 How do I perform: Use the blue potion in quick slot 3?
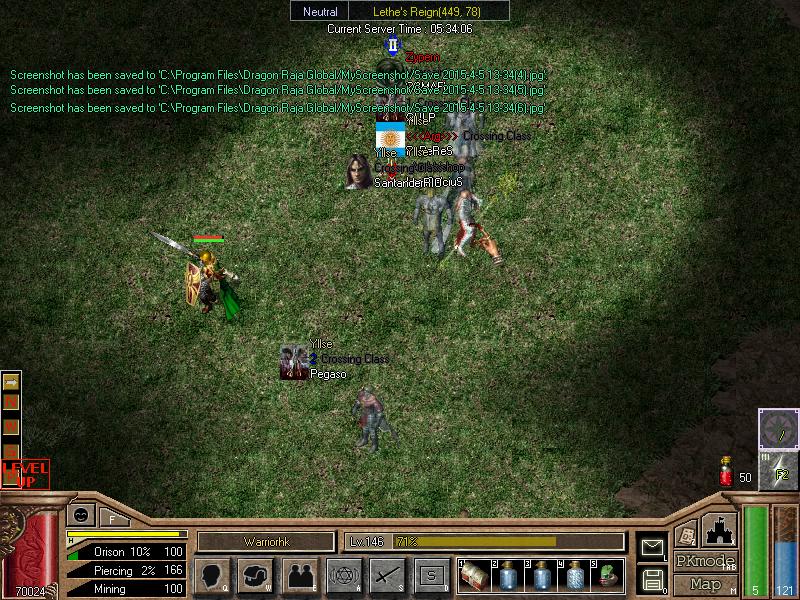[542, 575]
